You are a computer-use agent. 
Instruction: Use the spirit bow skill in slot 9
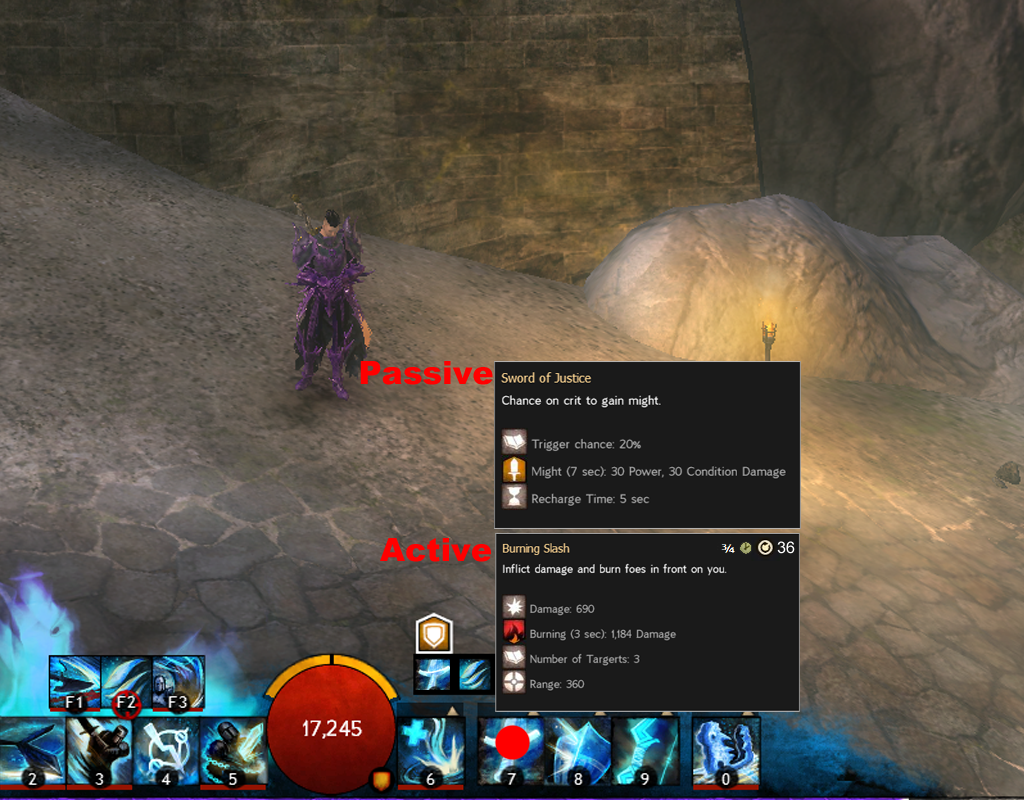point(645,751)
